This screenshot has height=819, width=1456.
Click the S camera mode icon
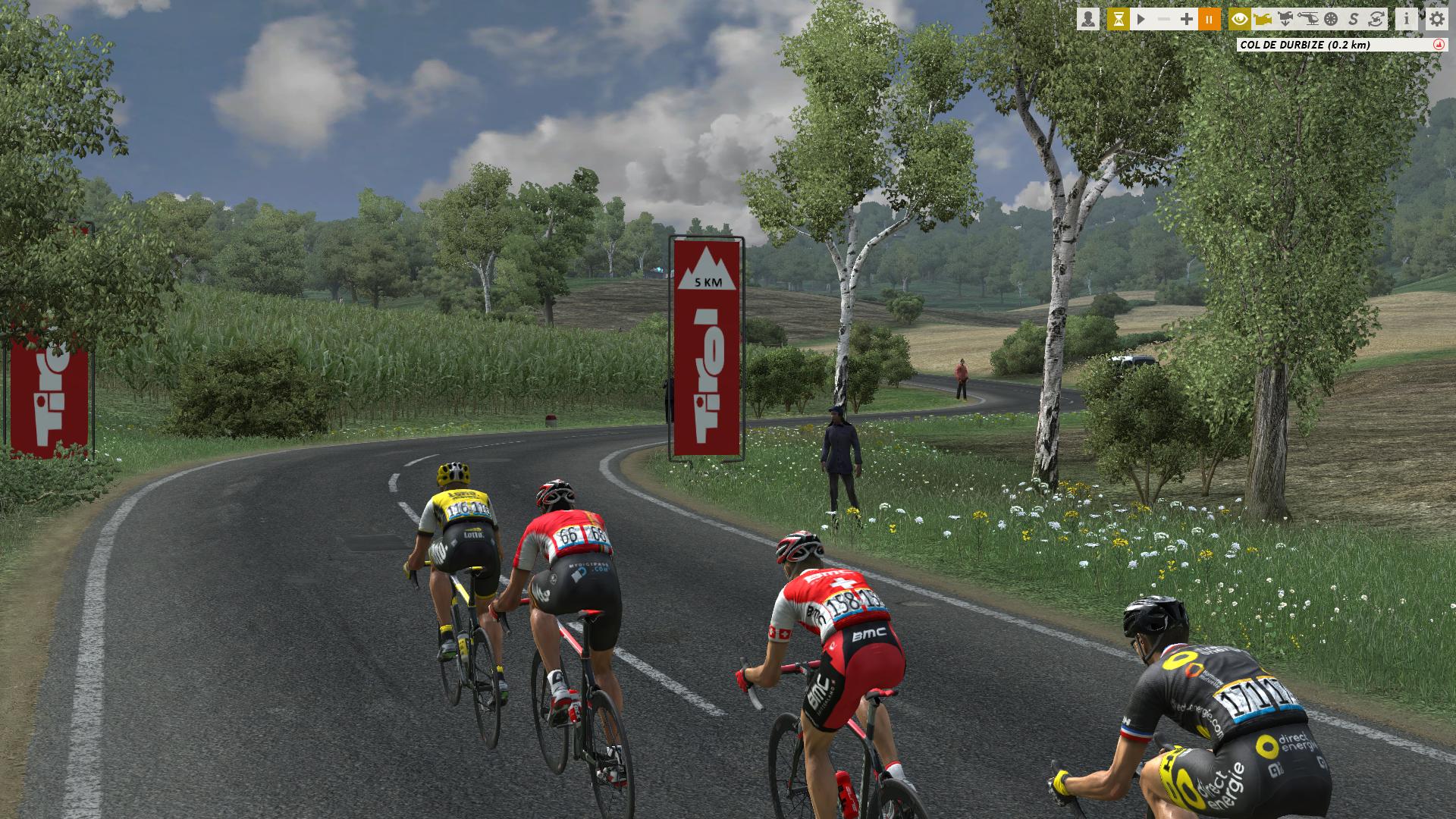pyautogui.click(x=1354, y=19)
